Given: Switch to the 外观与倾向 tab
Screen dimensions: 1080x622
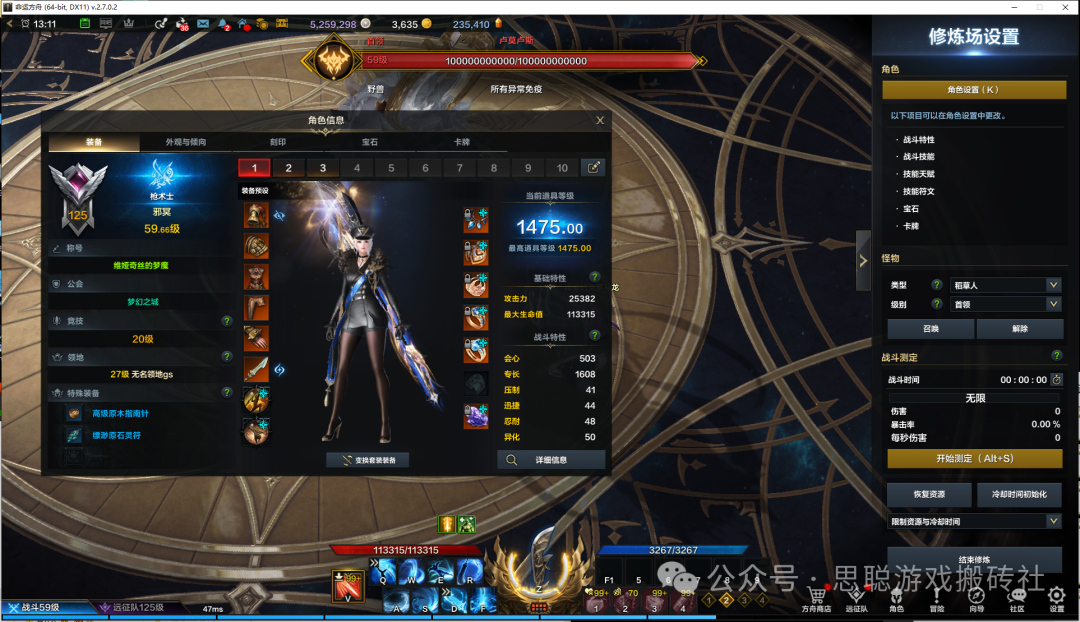Looking at the screenshot, I should [x=186, y=142].
